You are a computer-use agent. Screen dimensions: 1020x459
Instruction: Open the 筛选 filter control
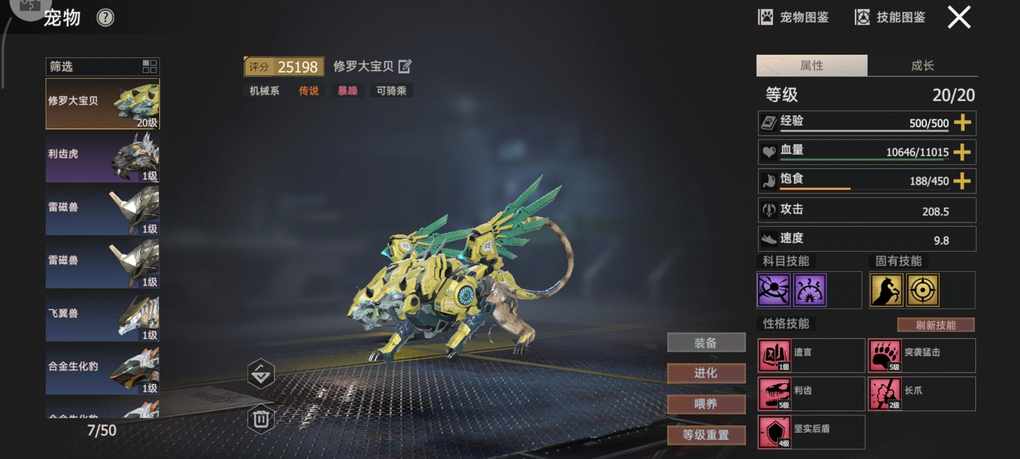pyautogui.click(x=102, y=67)
